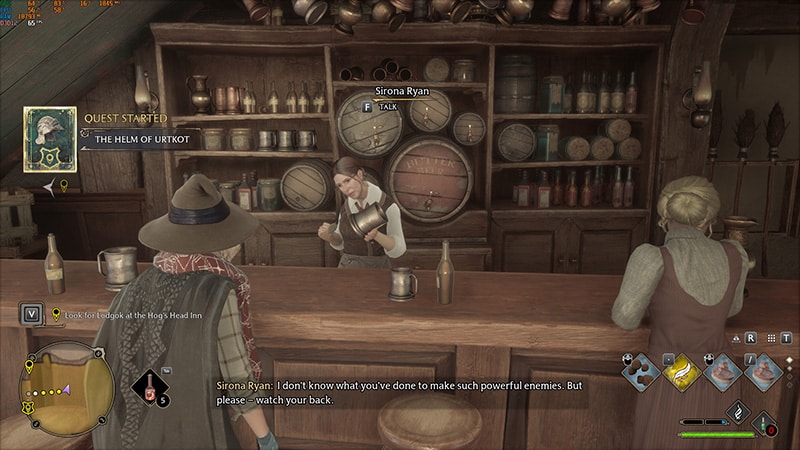Open the Helm of Urtkot quest card
Screen dimensions: 800x450
click(50, 139)
